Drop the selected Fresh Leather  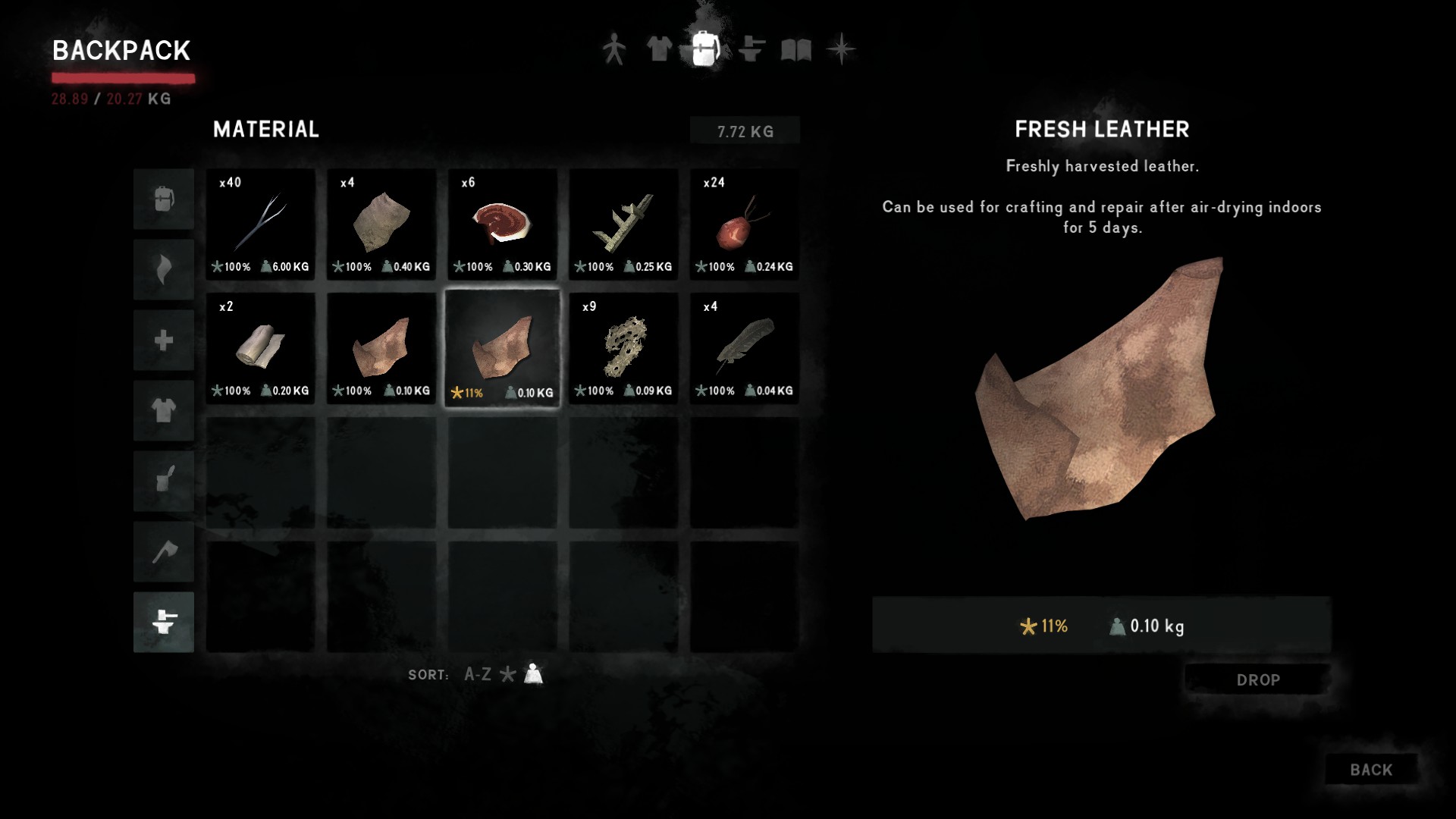[x=1257, y=680]
